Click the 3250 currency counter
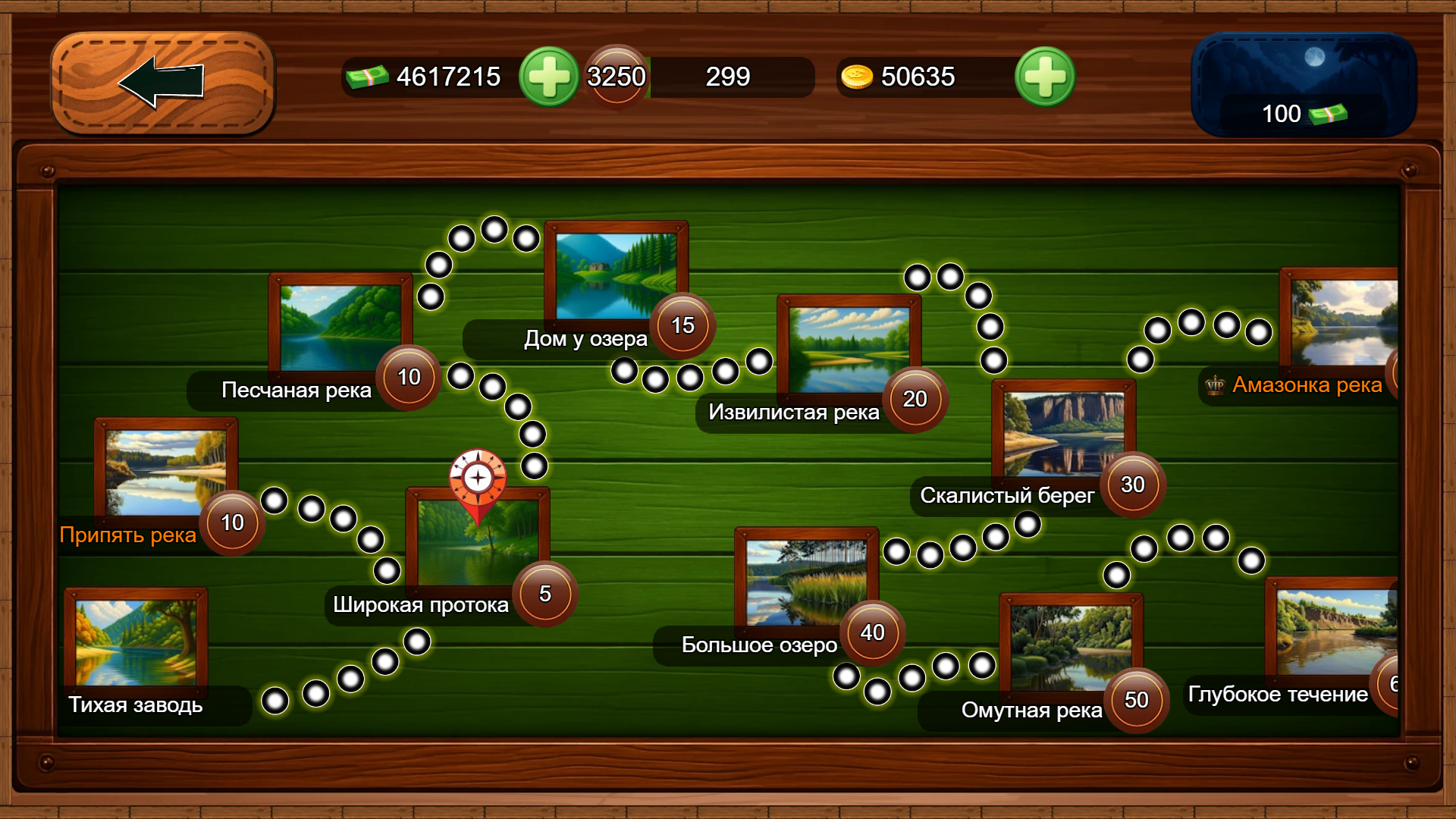Screen dimensions: 1456x819 click(x=616, y=76)
